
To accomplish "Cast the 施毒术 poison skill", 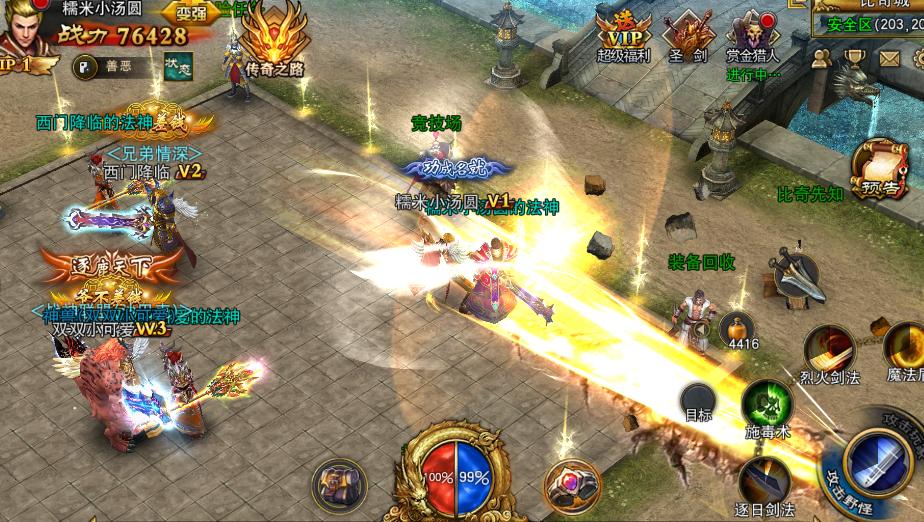I will coord(766,405).
